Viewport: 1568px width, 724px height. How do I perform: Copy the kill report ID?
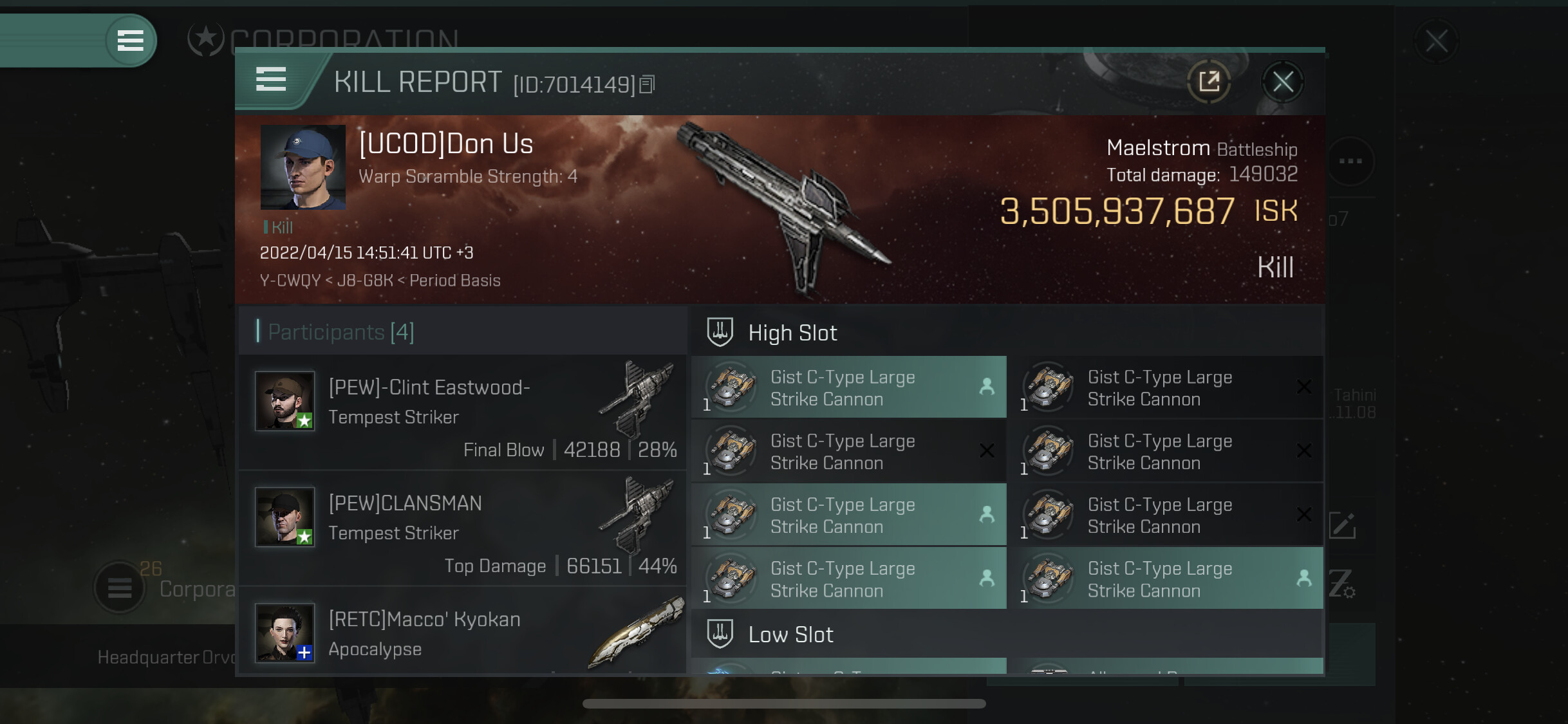pyautogui.click(x=648, y=84)
